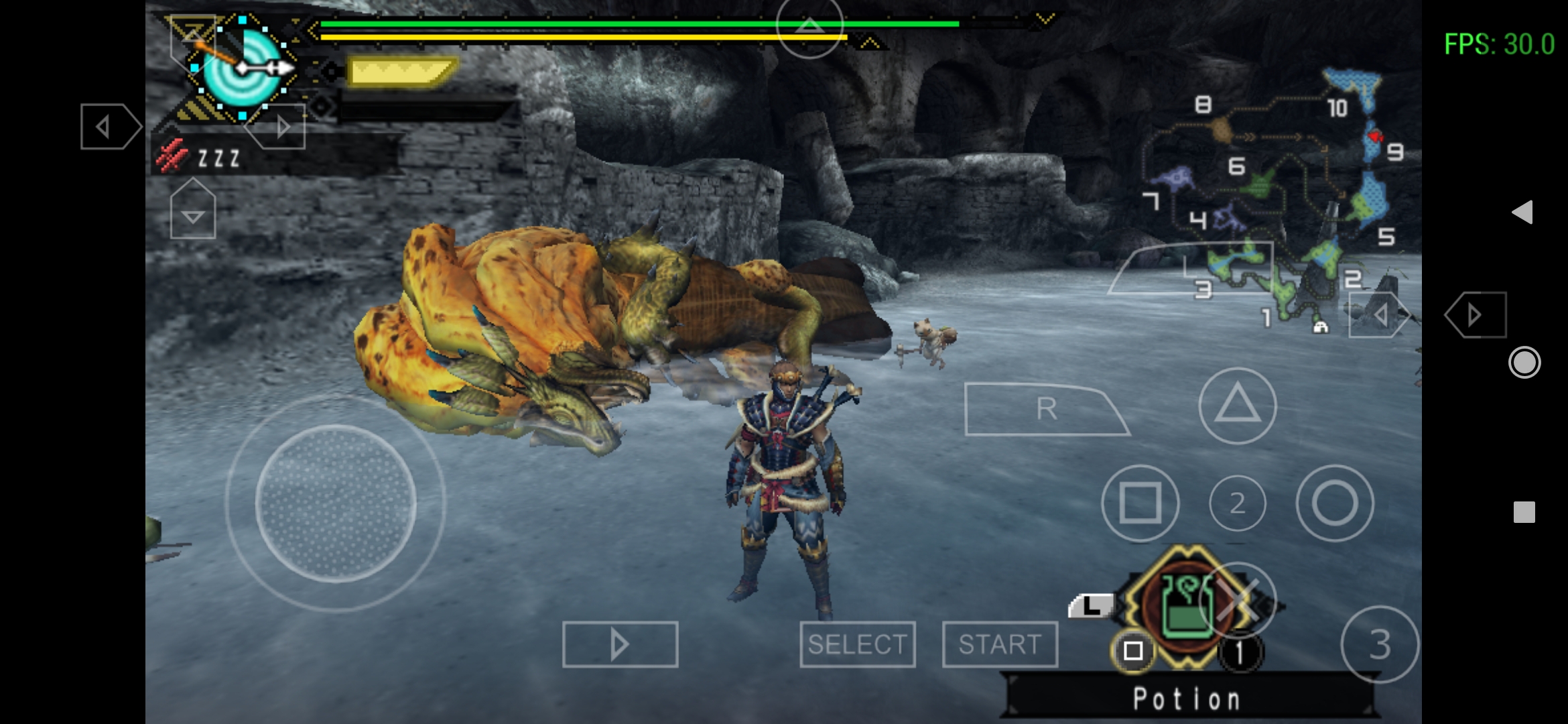Tap the SELECT button
The image size is (1568, 724).
pos(857,644)
